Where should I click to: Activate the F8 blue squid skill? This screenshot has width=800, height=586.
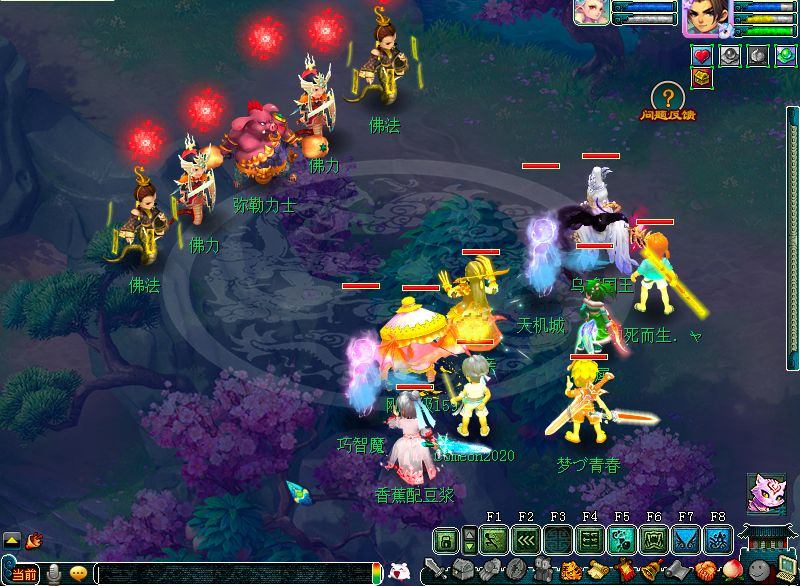click(718, 541)
